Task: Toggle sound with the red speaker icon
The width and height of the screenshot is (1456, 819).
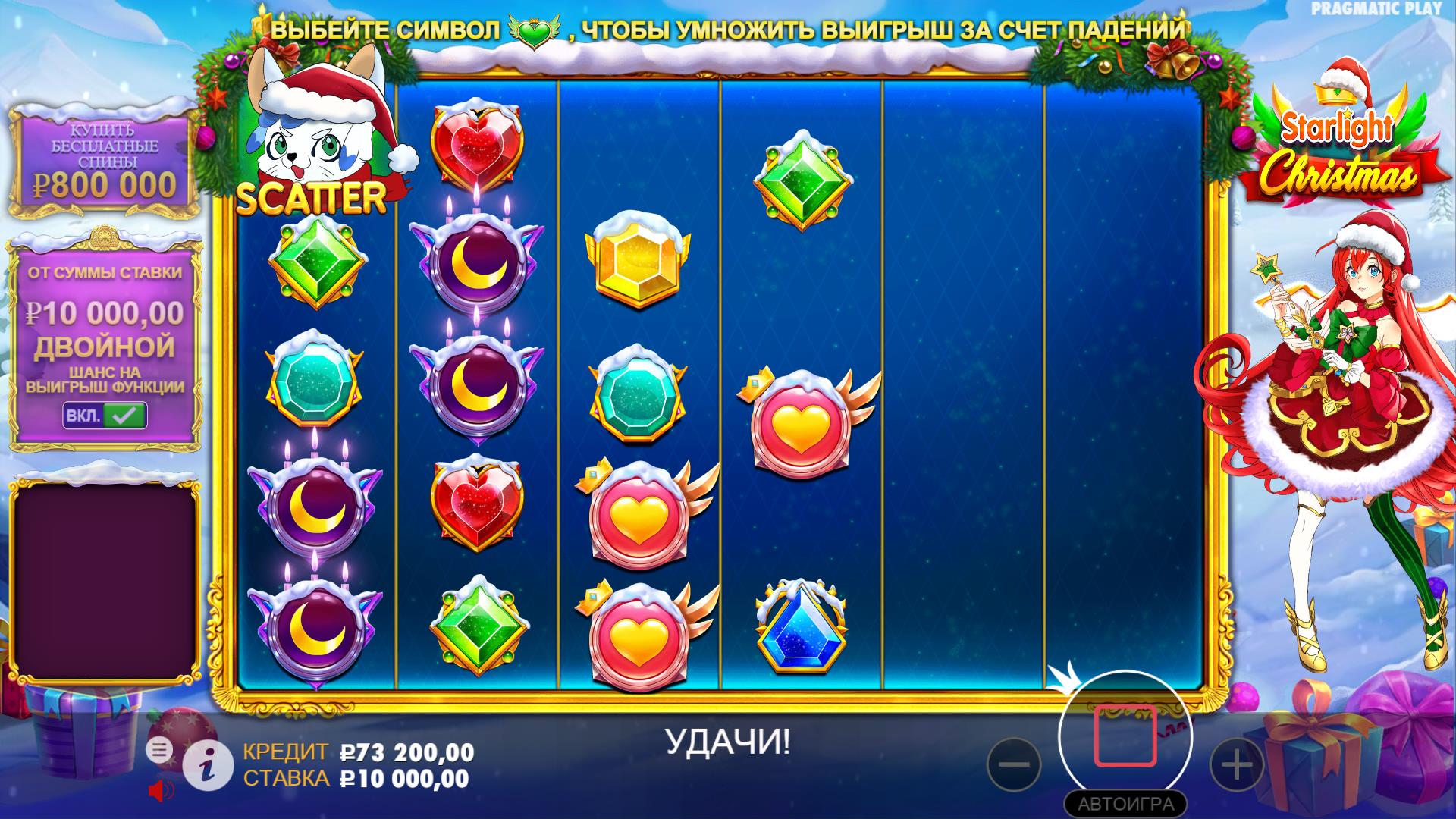Action: [161, 791]
